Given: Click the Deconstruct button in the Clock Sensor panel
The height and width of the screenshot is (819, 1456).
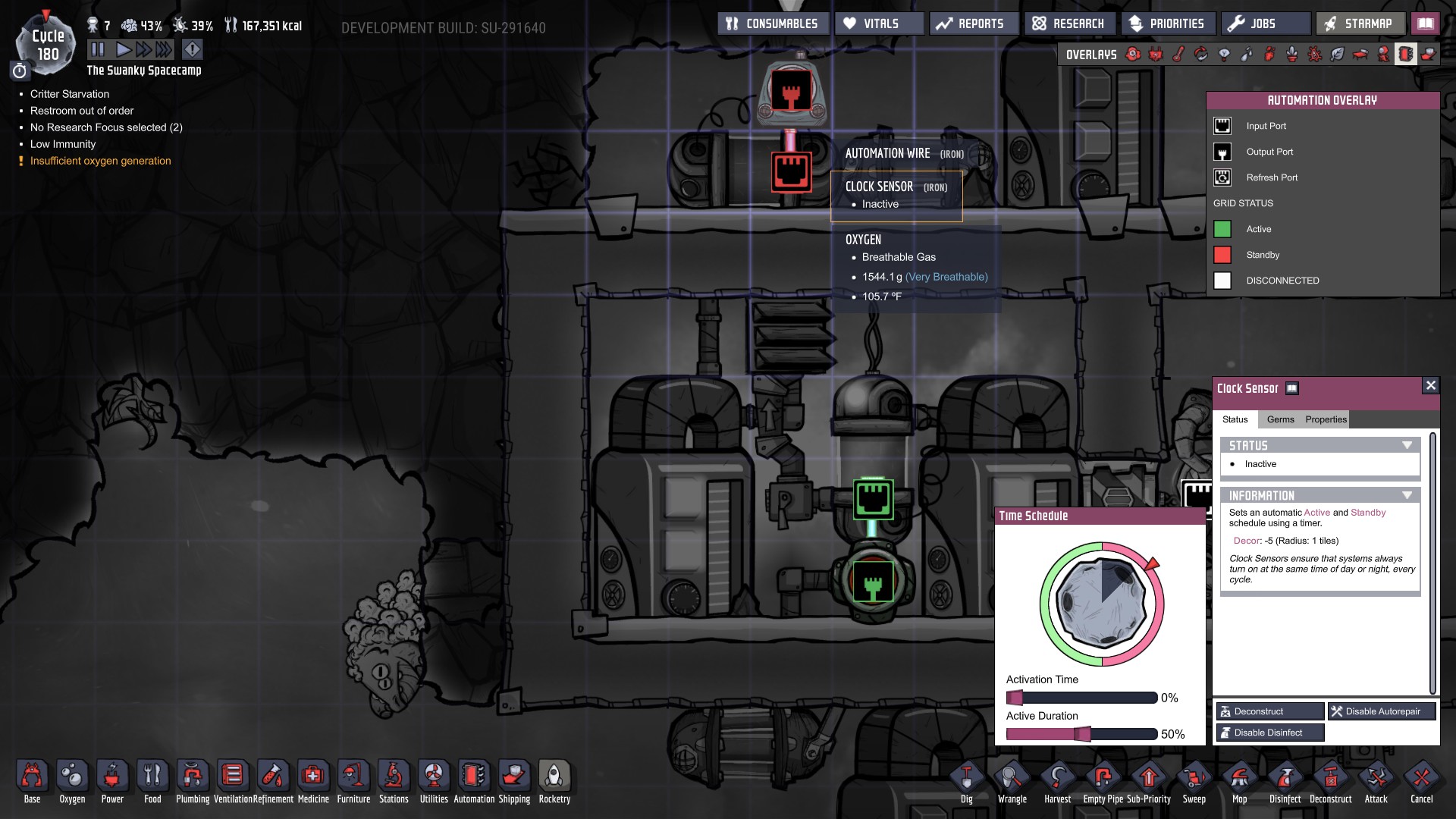Looking at the screenshot, I should coord(1269,711).
